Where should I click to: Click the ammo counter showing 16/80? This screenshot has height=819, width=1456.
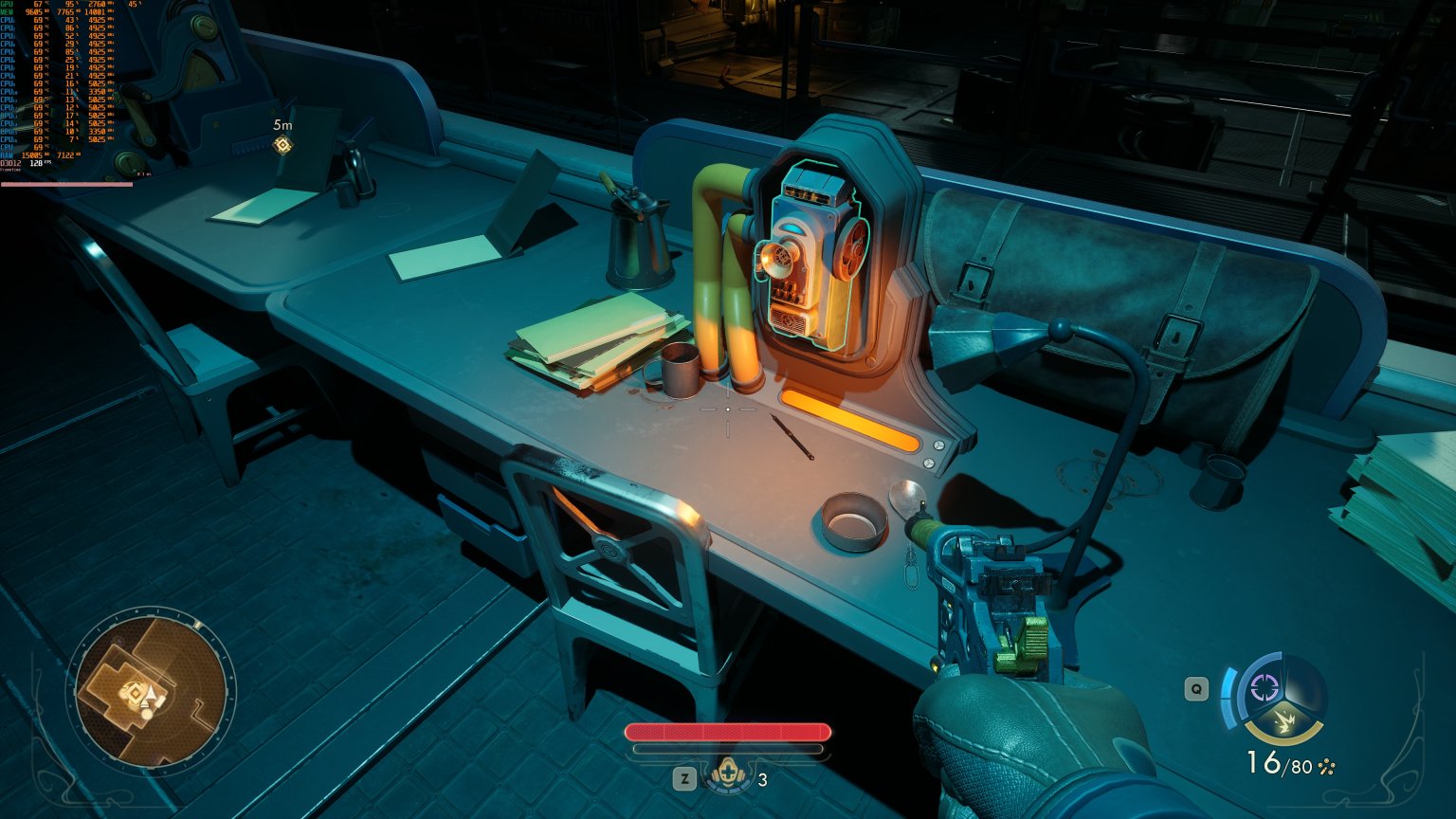(x=1282, y=764)
